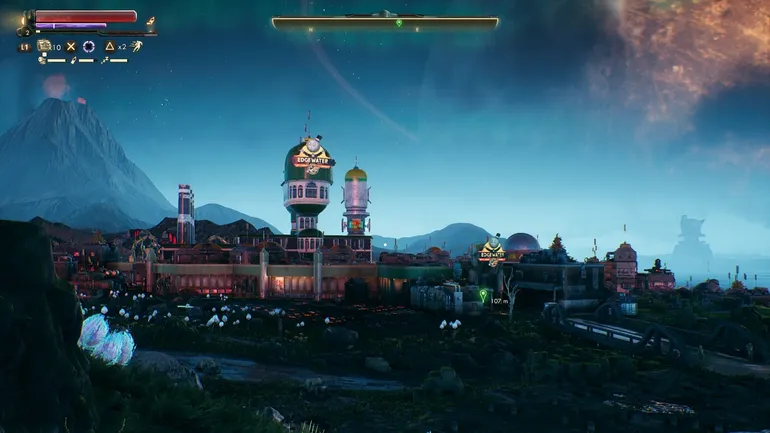This screenshot has width=770, height=433.
Task: Activate the purple circular ability icon
Action: click(88, 46)
